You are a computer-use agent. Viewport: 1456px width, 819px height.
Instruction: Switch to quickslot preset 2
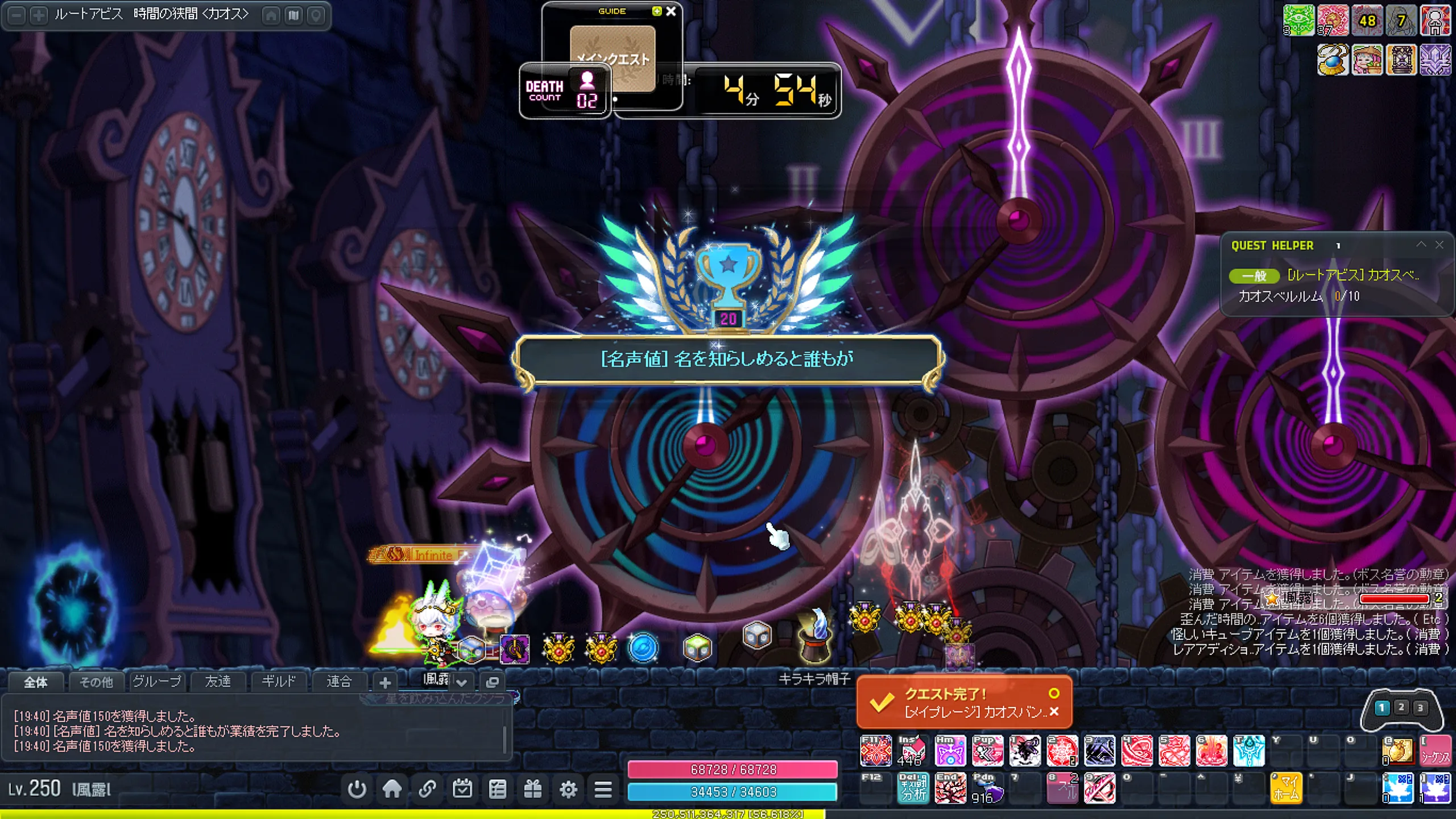(1401, 708)
